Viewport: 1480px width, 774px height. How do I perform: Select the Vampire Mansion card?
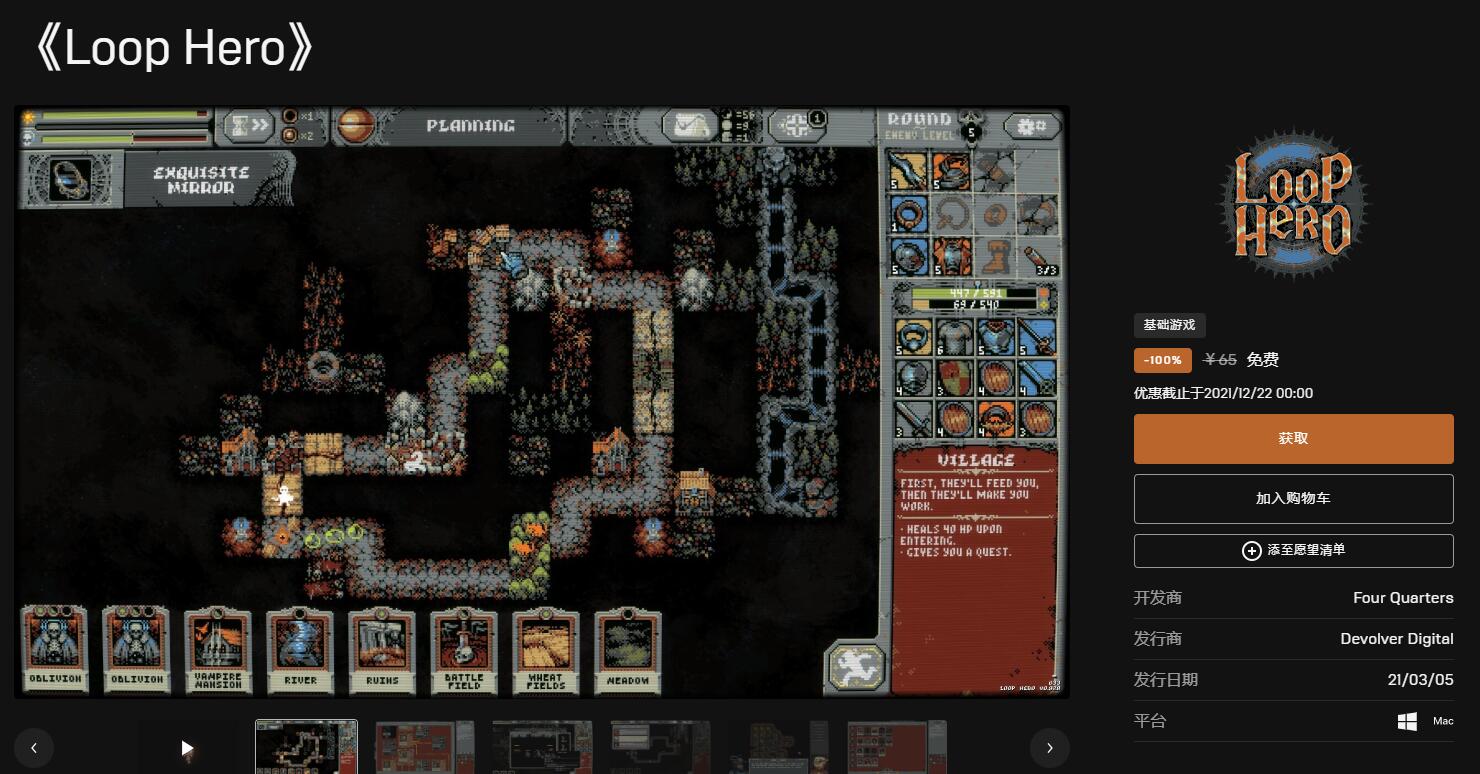tap(218, 649)
